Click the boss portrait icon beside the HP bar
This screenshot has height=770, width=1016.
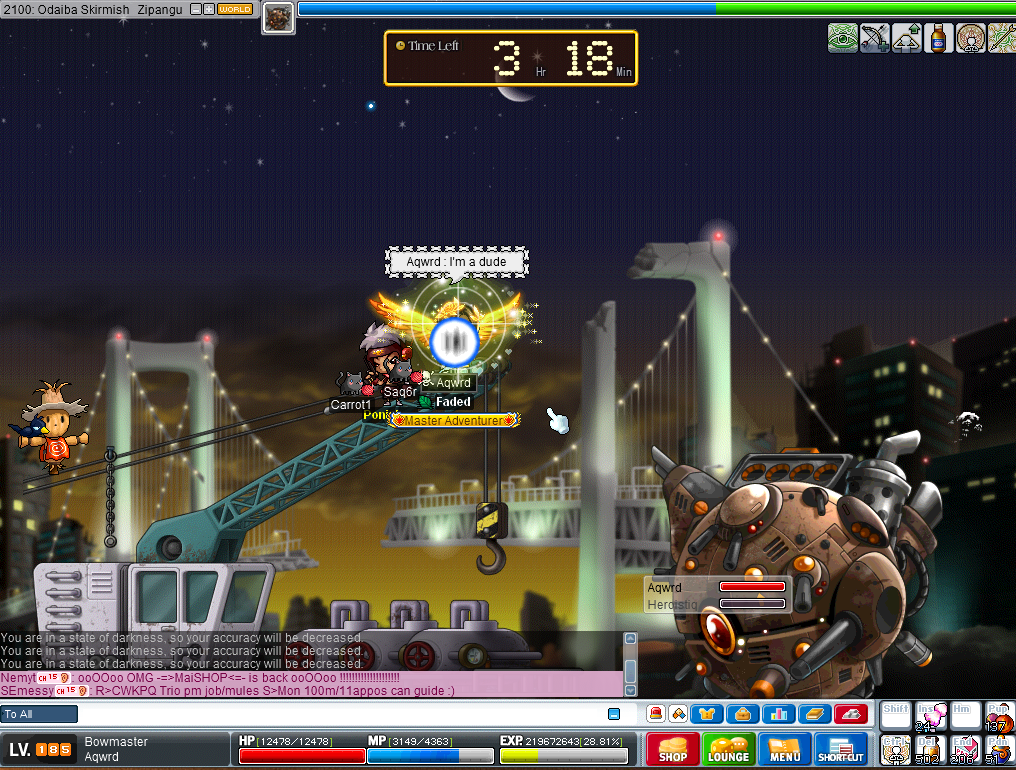click(x=278, y=18)
